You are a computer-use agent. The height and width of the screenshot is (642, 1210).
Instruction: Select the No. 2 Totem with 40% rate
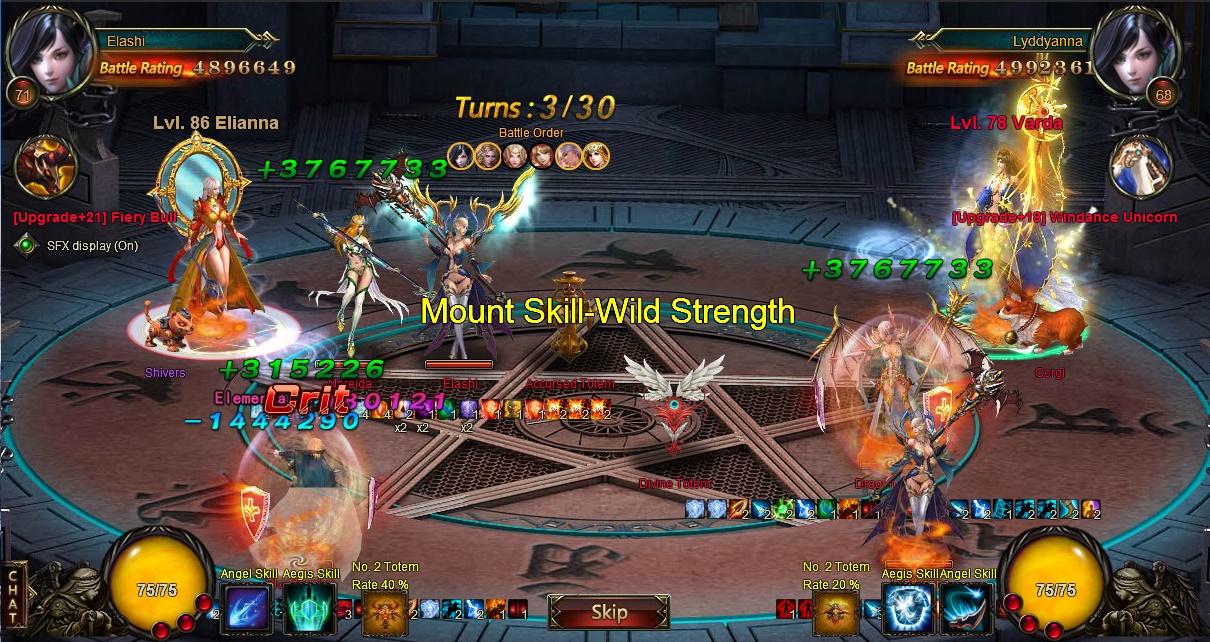tap(385, 612)
